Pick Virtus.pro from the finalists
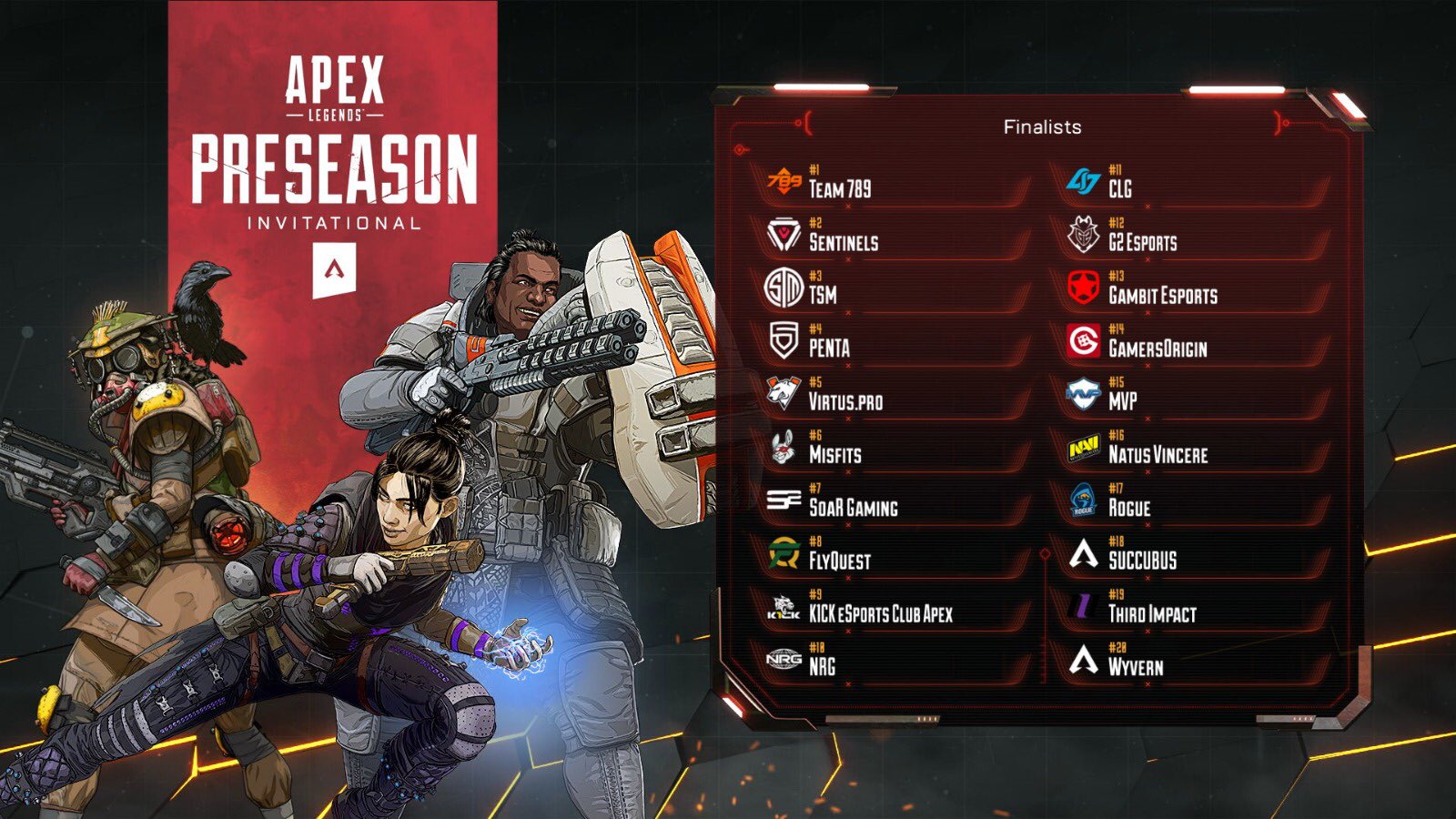This screenshot has height=819, width=1456. tap(845, 401)
